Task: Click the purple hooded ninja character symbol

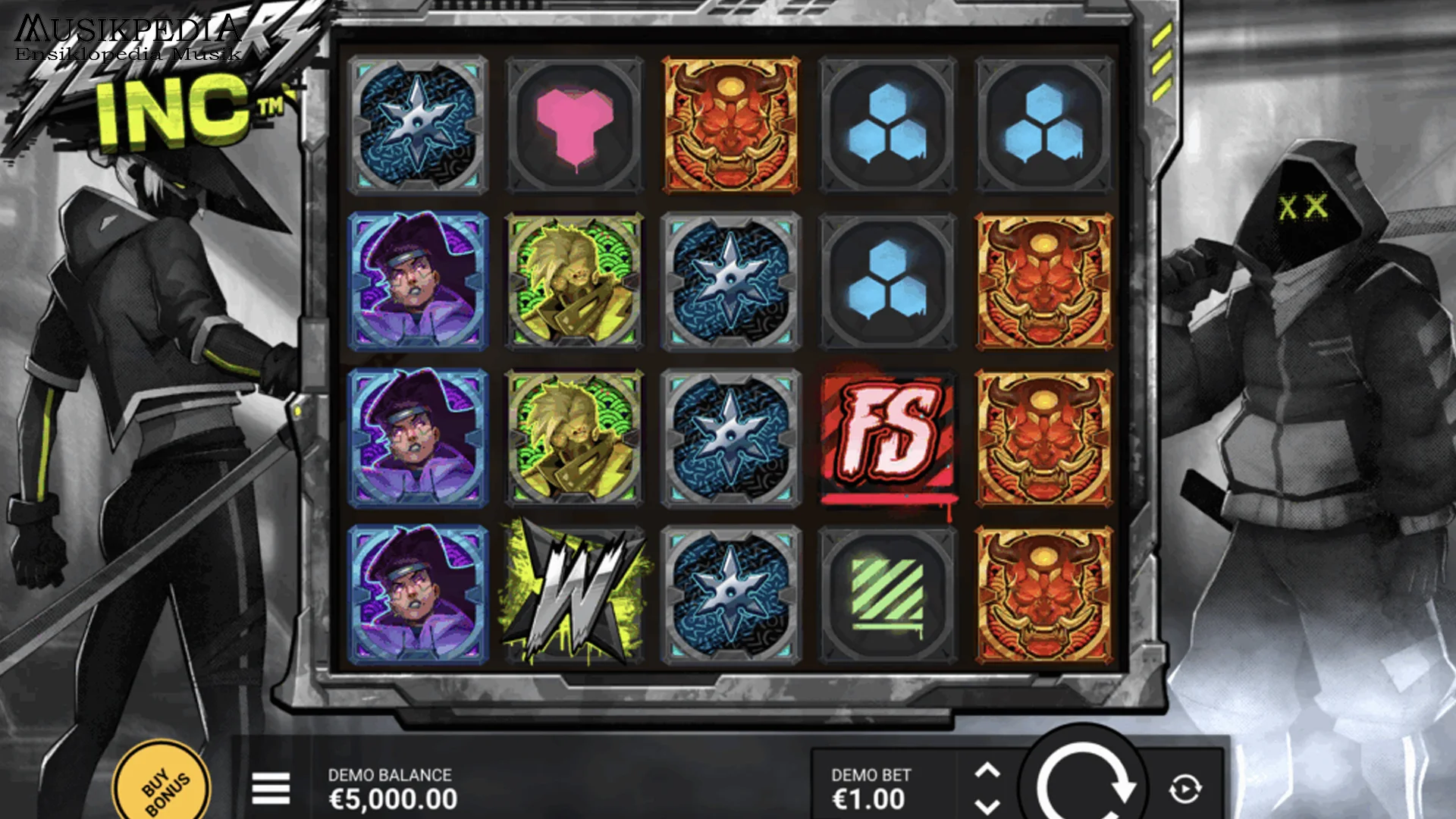Action: pos(419,281)
